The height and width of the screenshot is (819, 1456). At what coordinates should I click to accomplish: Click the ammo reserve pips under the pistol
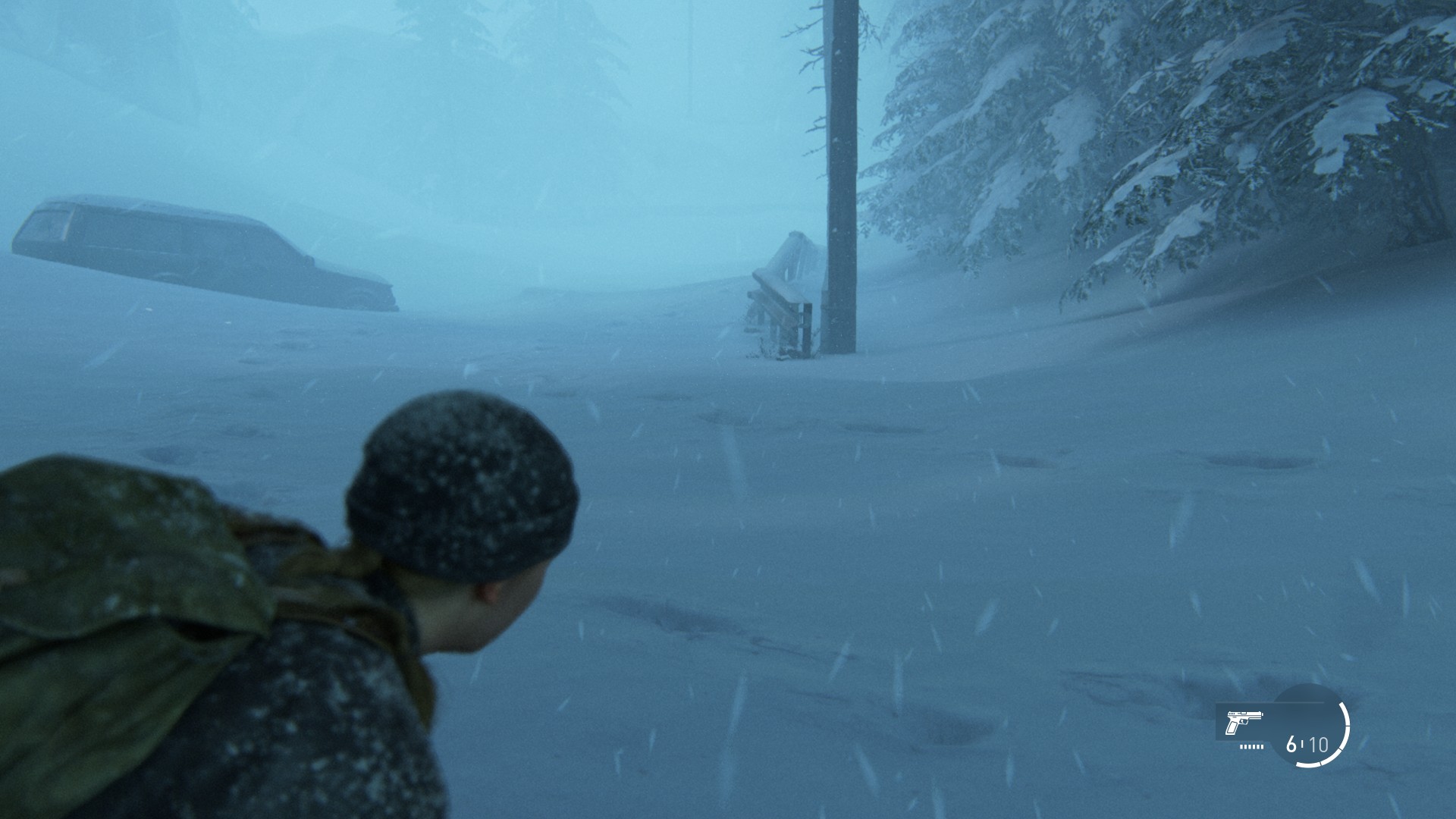pyautogui.click(x=1251, y=747)
